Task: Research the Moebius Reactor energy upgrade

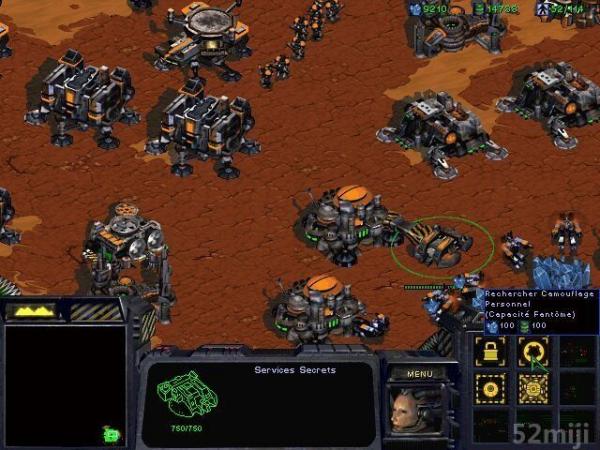Action: pyautogui.click(x=531, y=388)
